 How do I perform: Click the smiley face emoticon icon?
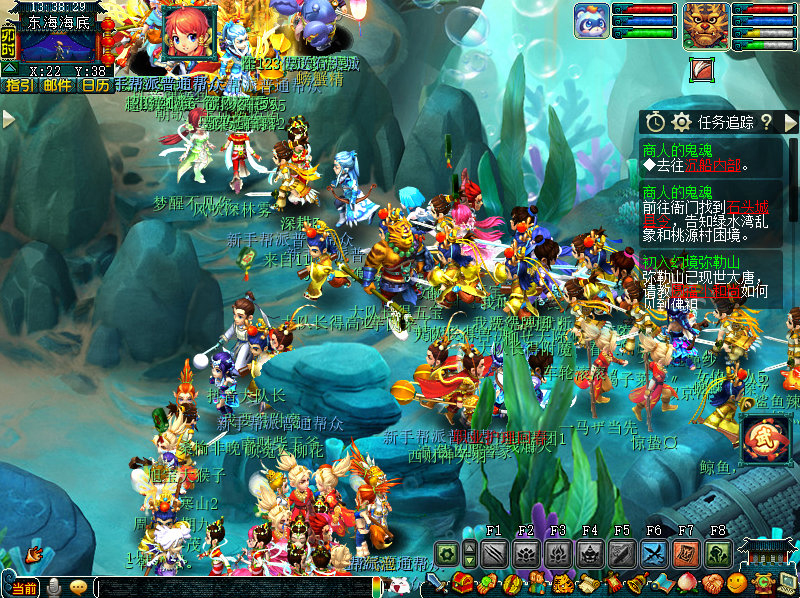pos(737,583)
